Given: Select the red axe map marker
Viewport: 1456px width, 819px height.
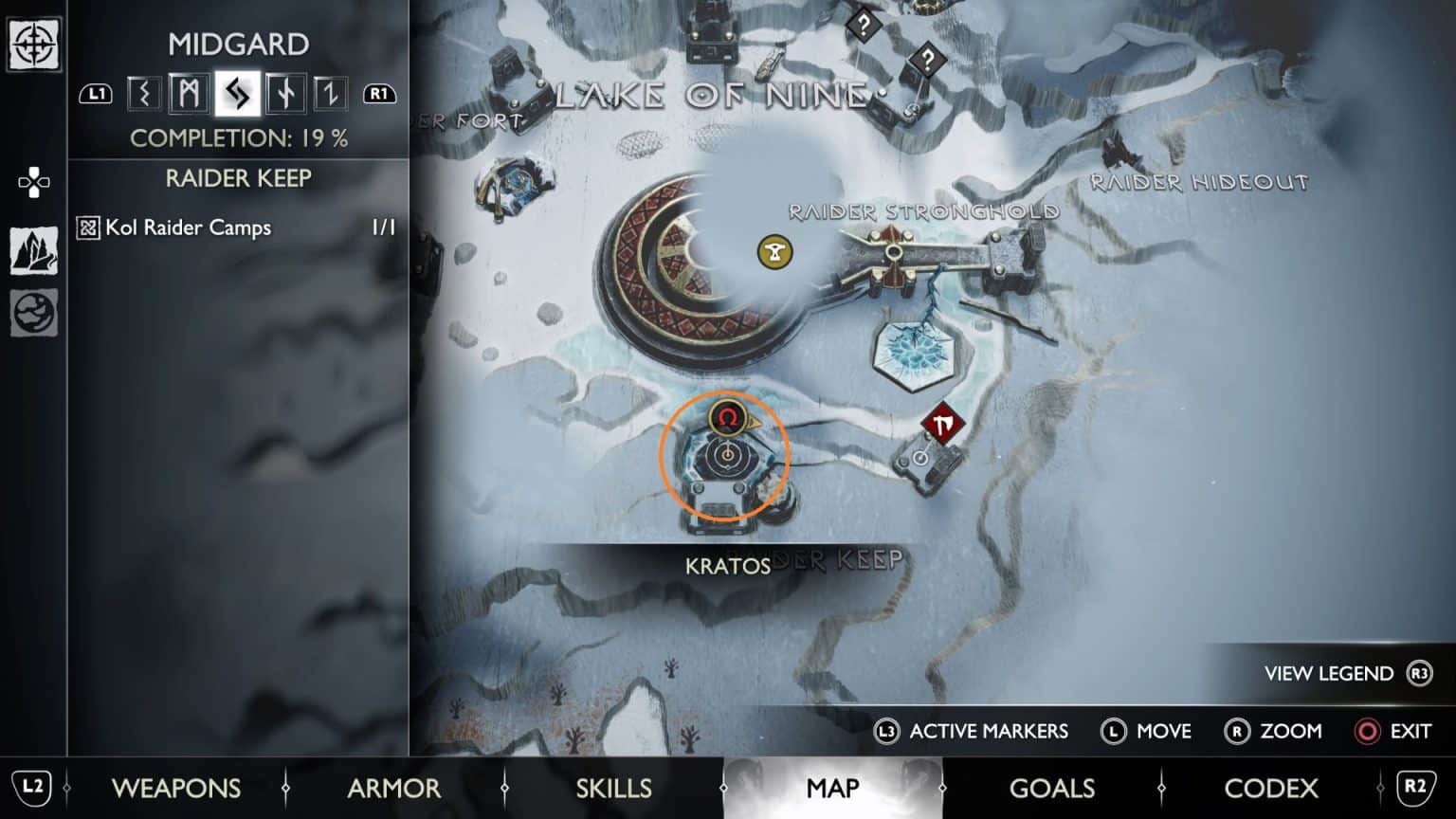Looking at the screenshot, I should [942, 426].
